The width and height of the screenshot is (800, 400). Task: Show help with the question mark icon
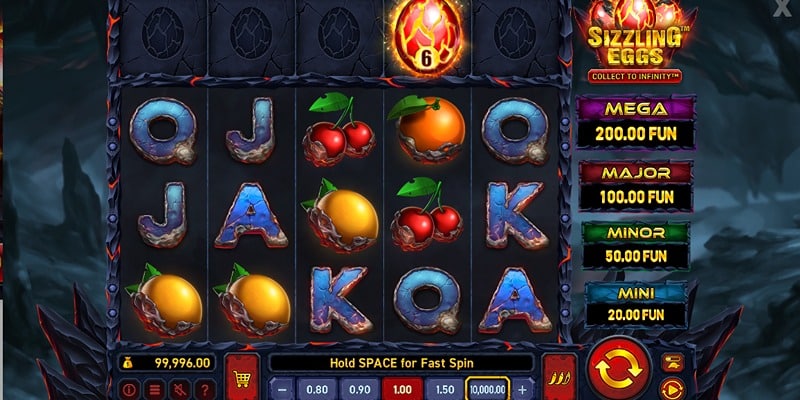click(203, 389)
